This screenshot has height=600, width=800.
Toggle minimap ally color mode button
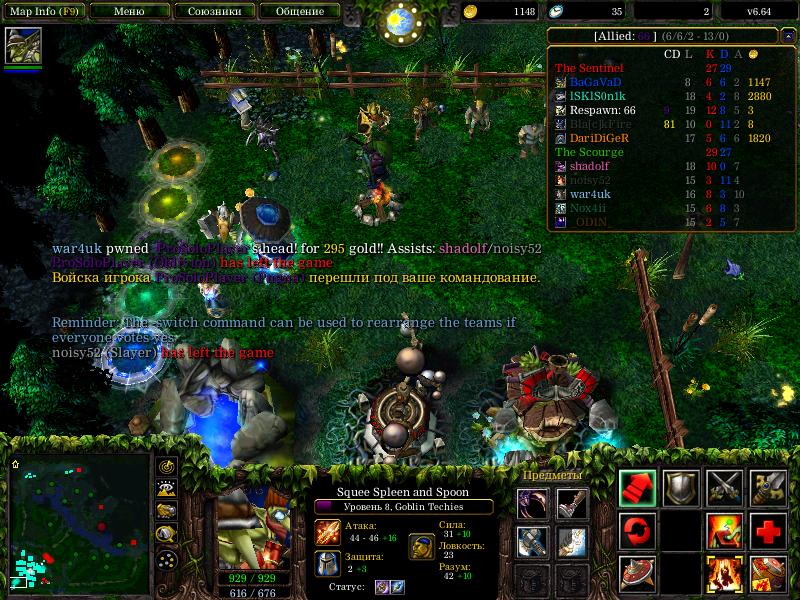click(167, 511)
